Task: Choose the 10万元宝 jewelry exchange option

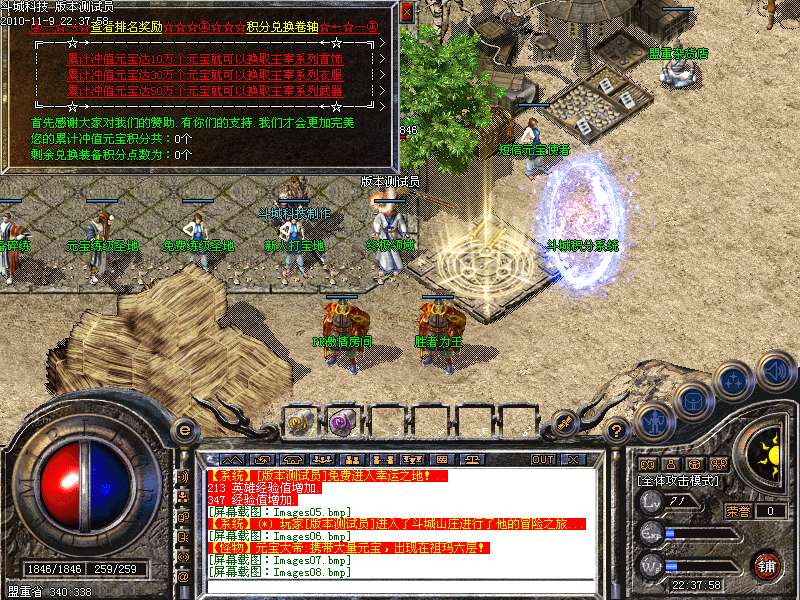Action: pos(204,59)
